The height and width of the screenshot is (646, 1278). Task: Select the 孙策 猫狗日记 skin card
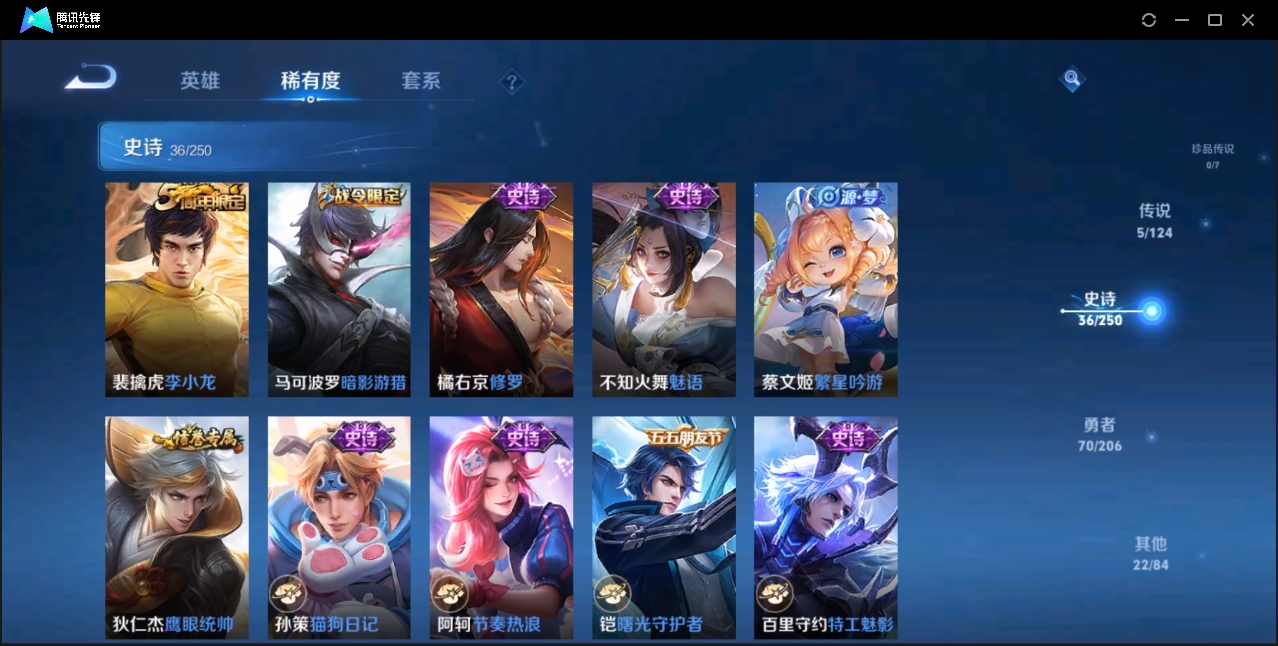click(339, 527)
